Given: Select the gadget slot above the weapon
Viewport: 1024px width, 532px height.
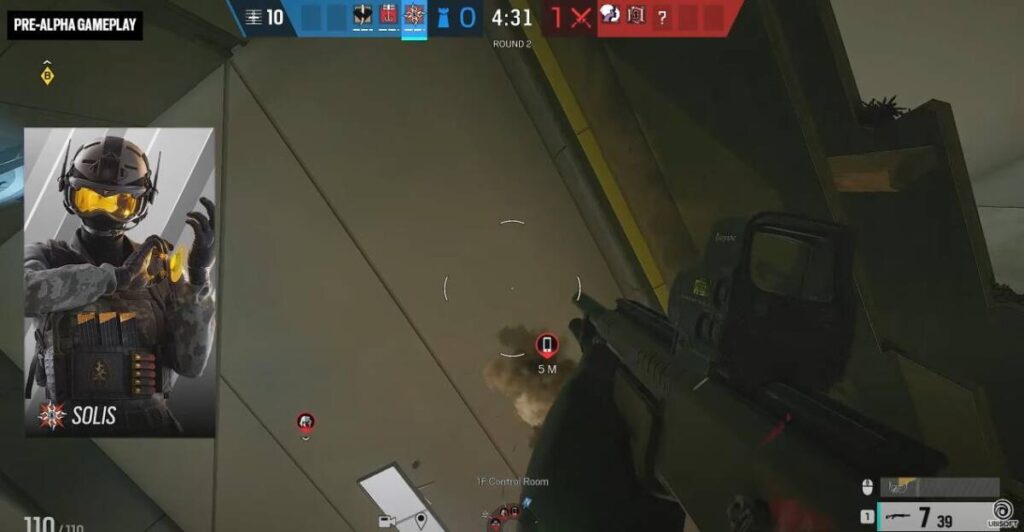Looking at the screenshot, I should (x=940, y=487).
